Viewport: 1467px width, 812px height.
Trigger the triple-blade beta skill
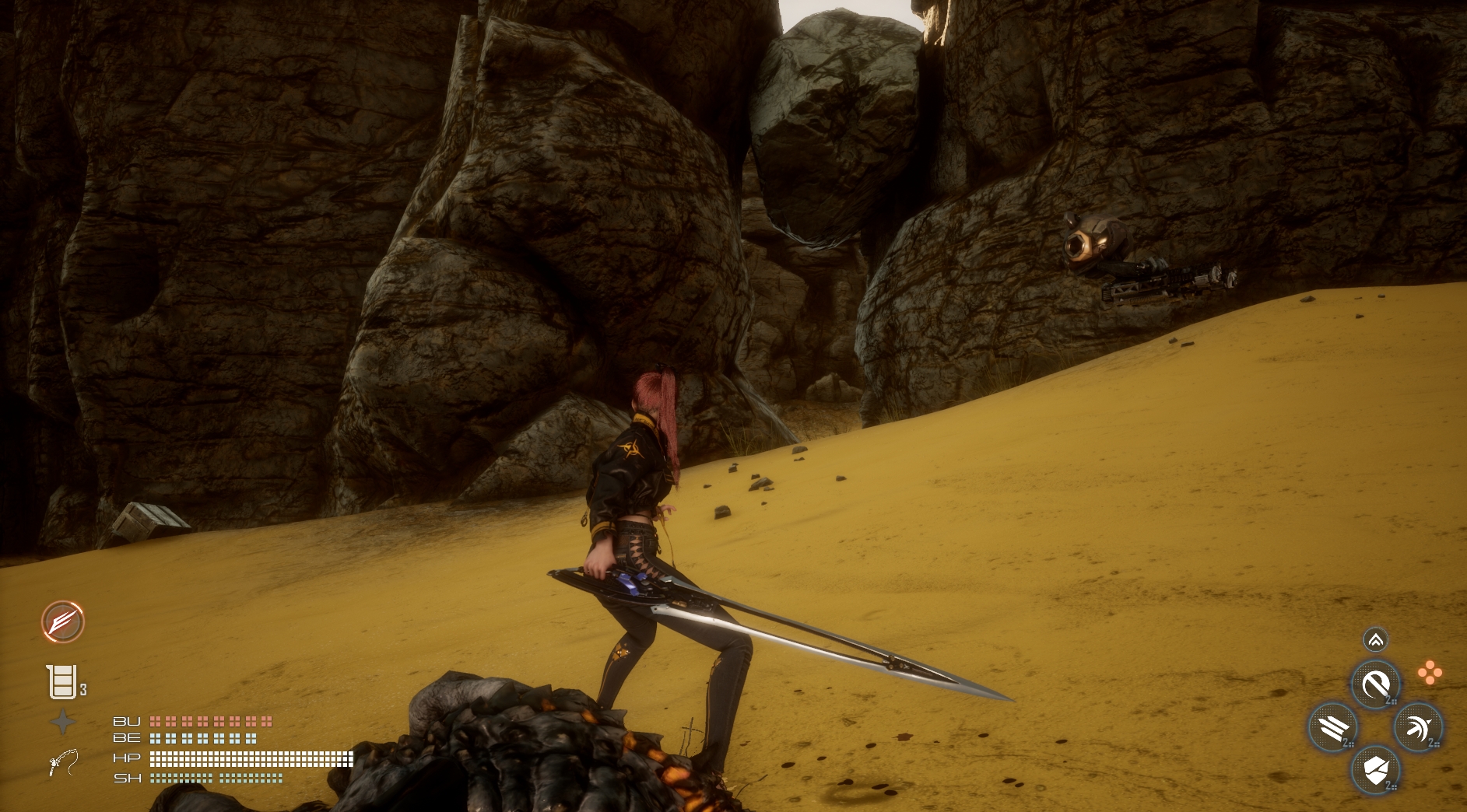point(1334,728)
